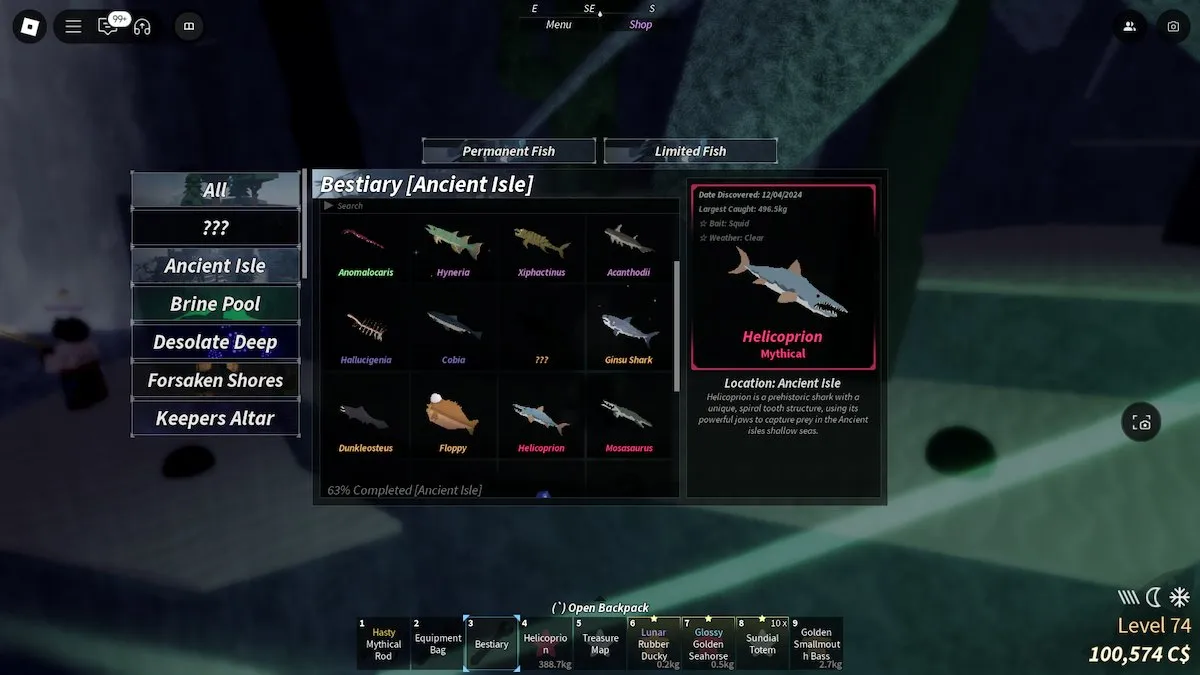The image size is (1200, 675).
Task: Open the Limited Fish tab
Action: click(x=690, y=151)
